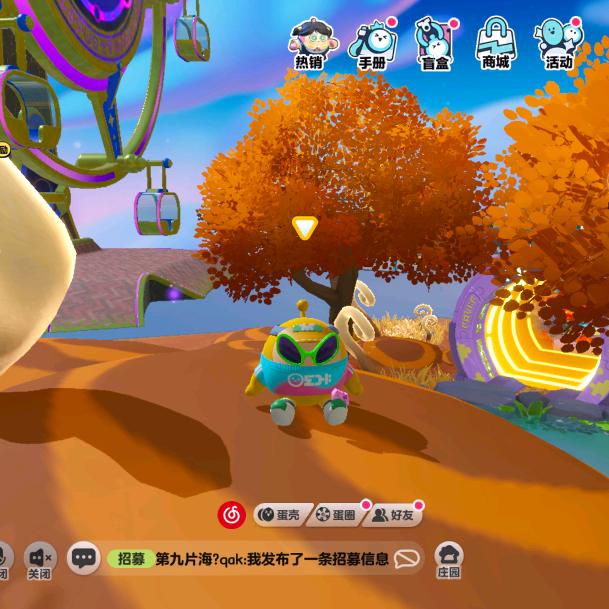Viewport: 609px width, 609px height.
Task: Click the chat bubble icon after the recruitment message
Action: click(x=407, y=559)
